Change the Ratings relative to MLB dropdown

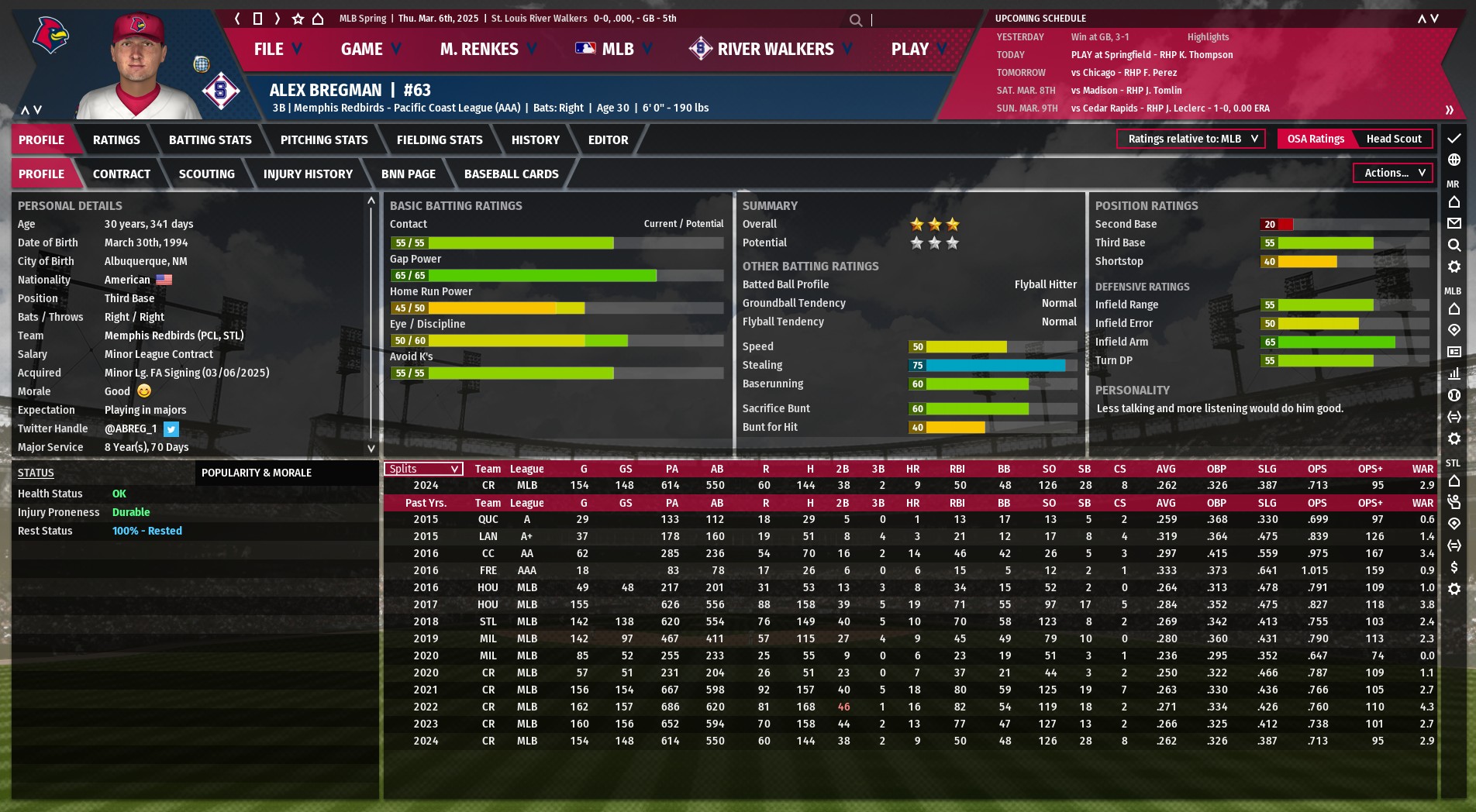[1191, 139]
